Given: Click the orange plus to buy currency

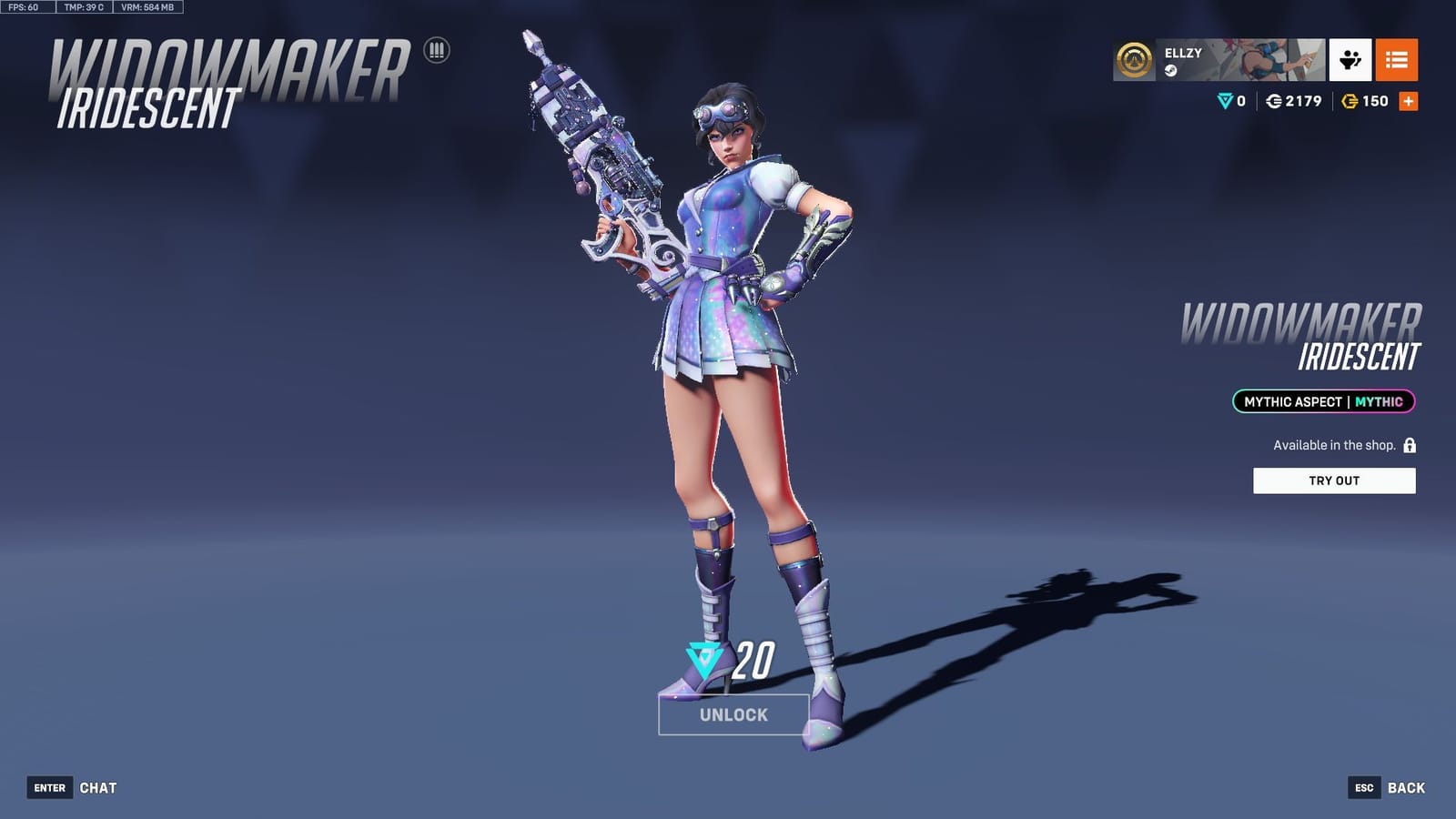Looking at the screenshot, I should click(1407, 102).
